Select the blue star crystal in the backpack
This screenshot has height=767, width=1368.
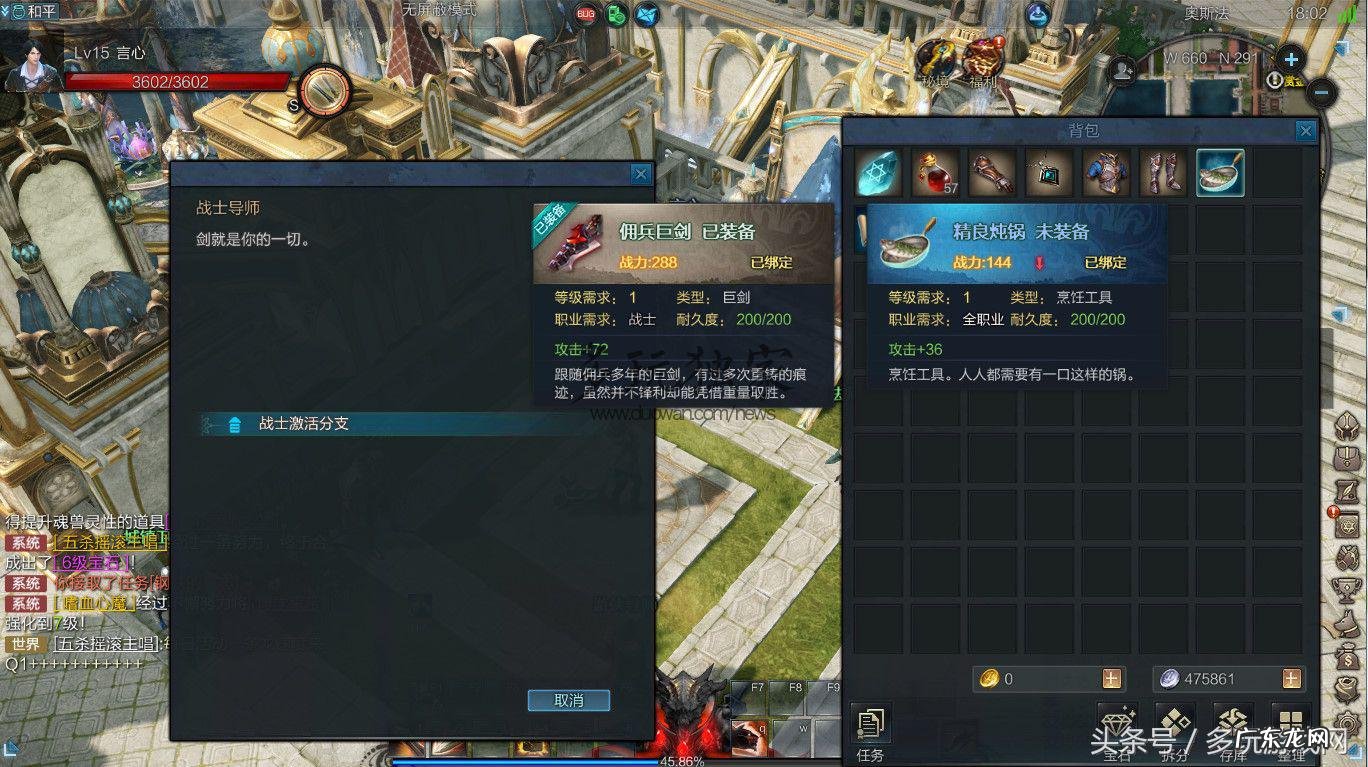pyautogui.click(x=879, y=173)
